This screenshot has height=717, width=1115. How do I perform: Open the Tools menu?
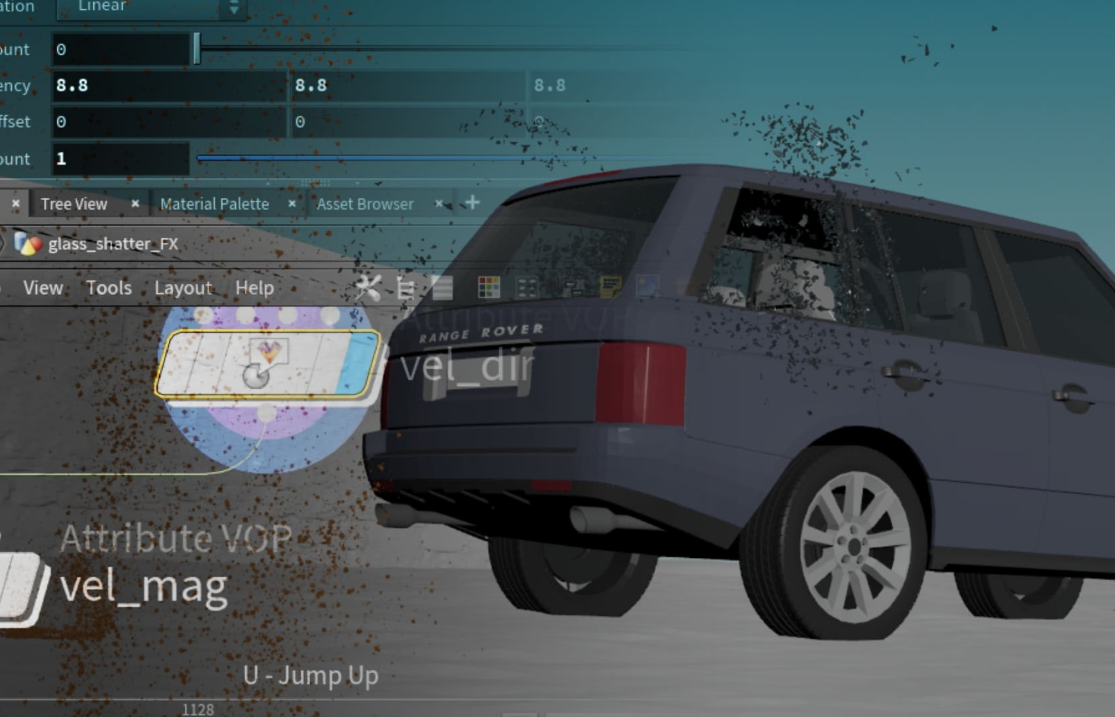pyautogui.click(x=108, y=288)
